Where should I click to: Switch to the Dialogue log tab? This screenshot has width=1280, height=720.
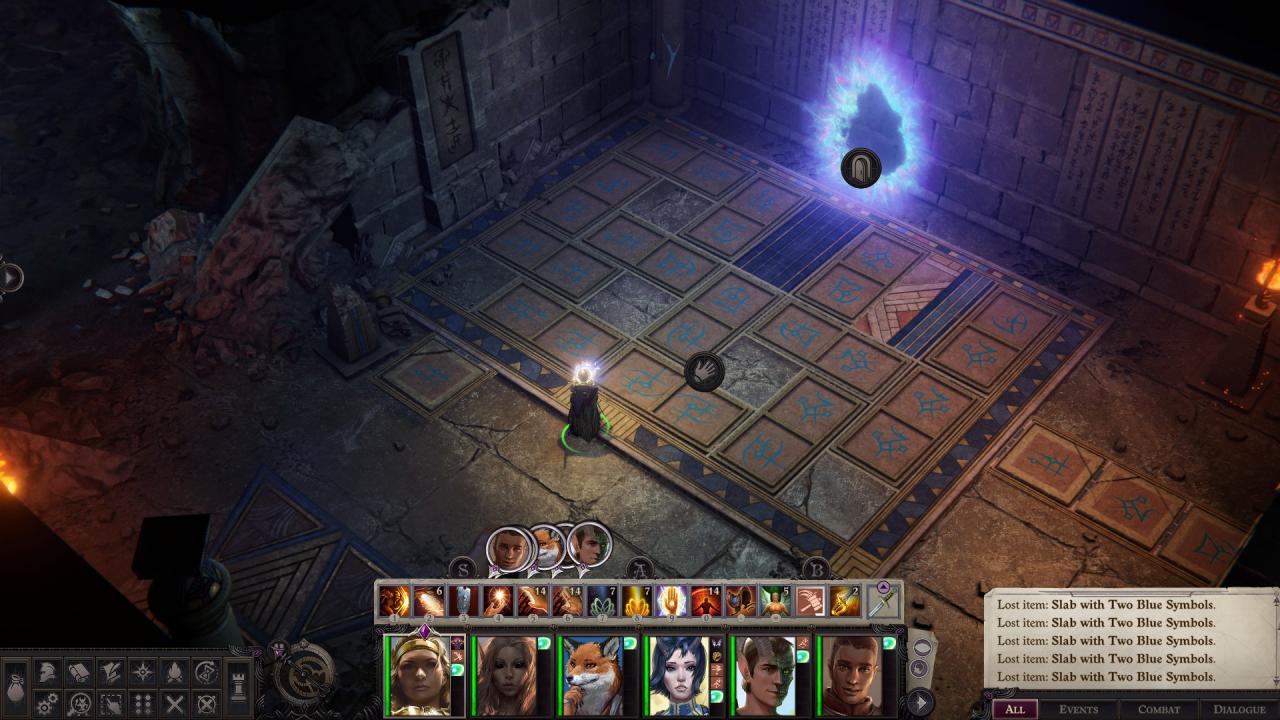tap(1239, 709)
